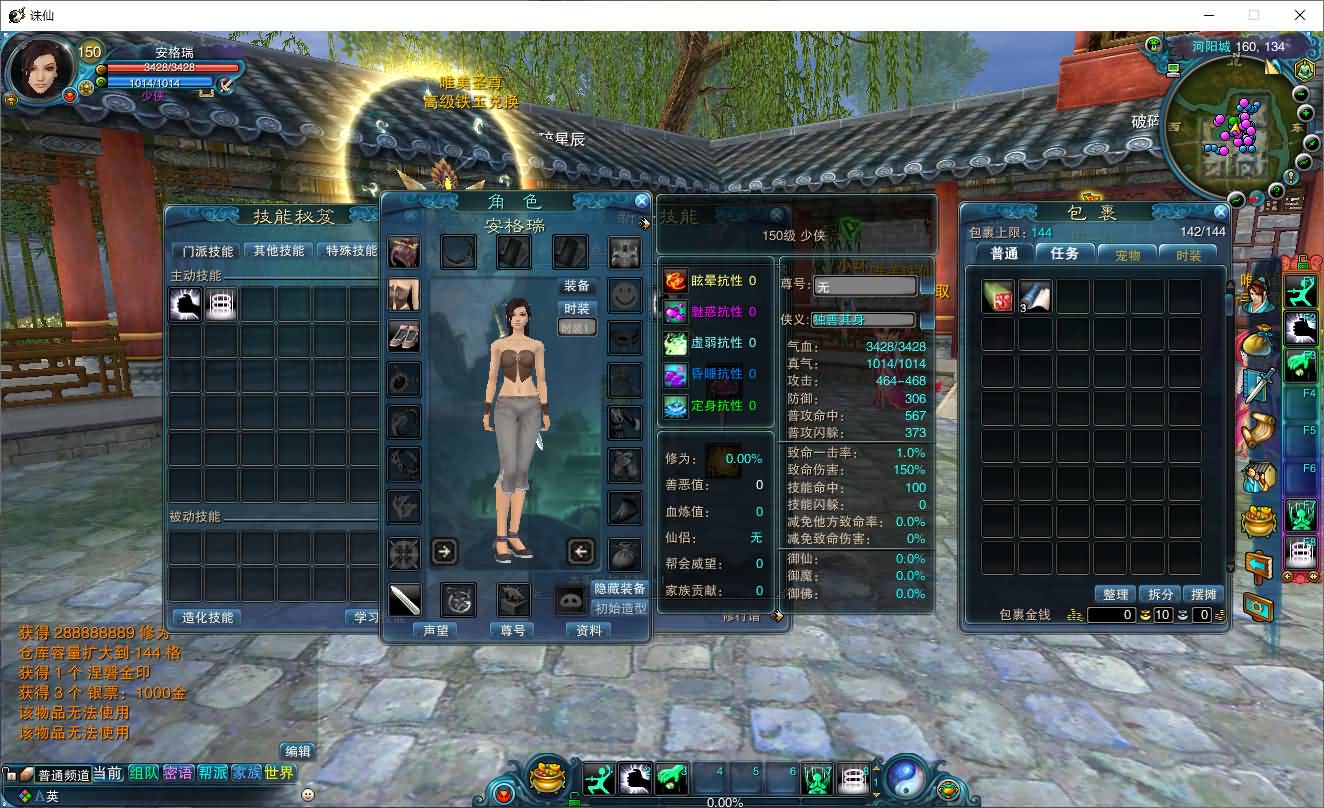Open the 声望 reputation page
The image size is (1324, 808).
[x=435, y=631]
